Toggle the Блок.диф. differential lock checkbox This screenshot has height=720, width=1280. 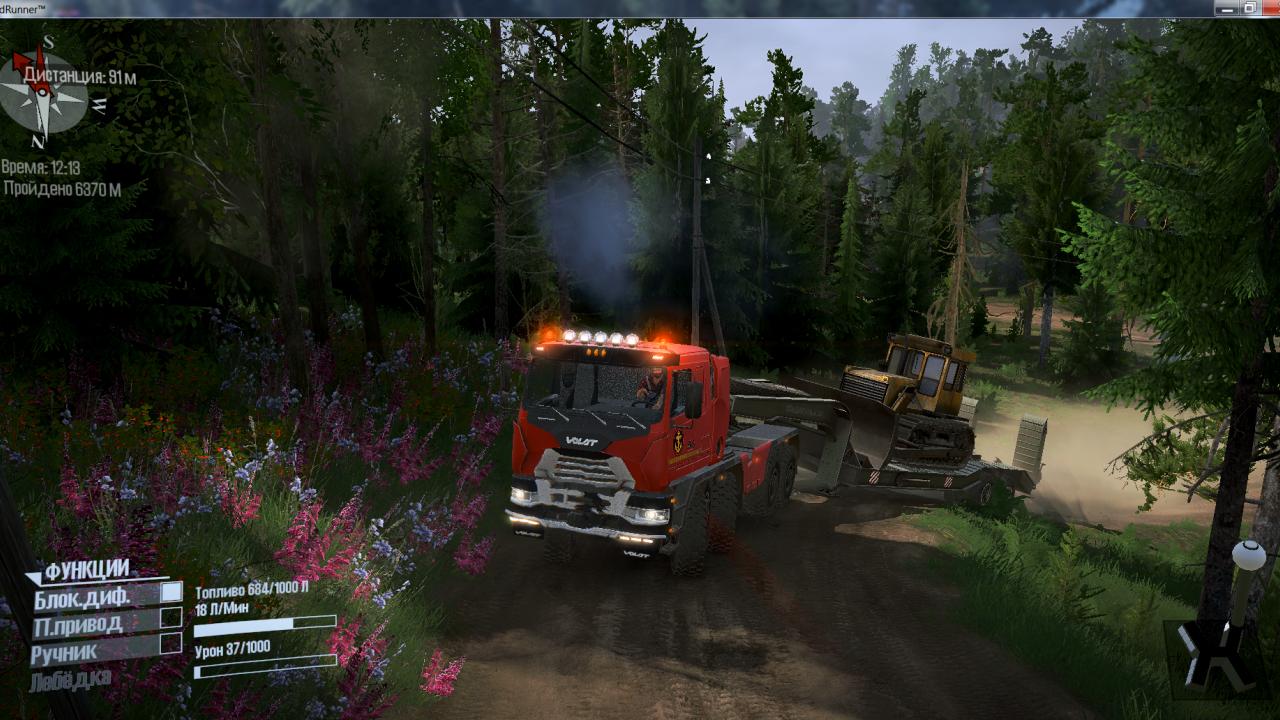tap(172, 592)
